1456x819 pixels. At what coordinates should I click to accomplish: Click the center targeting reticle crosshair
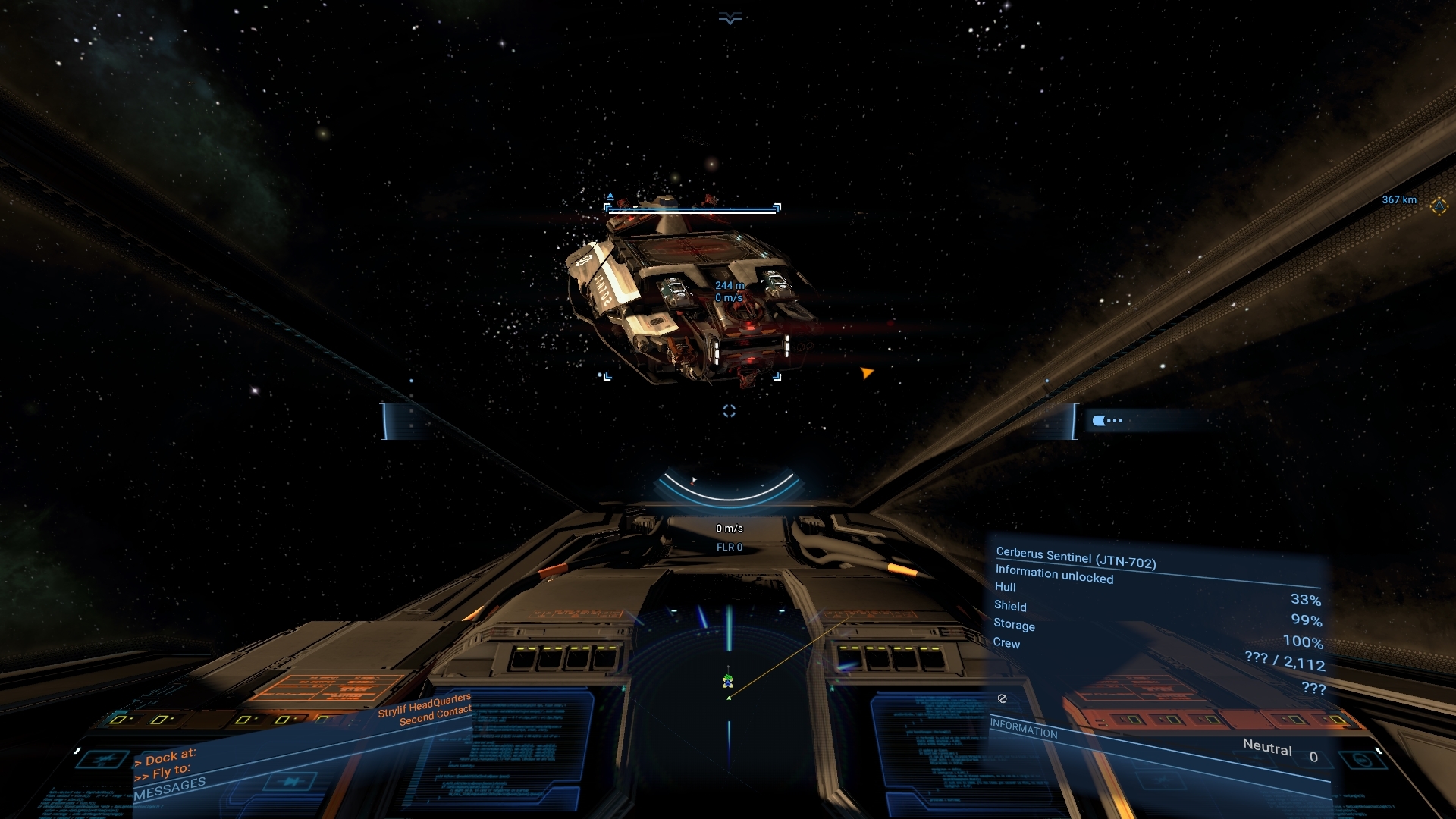pos(729,410)
